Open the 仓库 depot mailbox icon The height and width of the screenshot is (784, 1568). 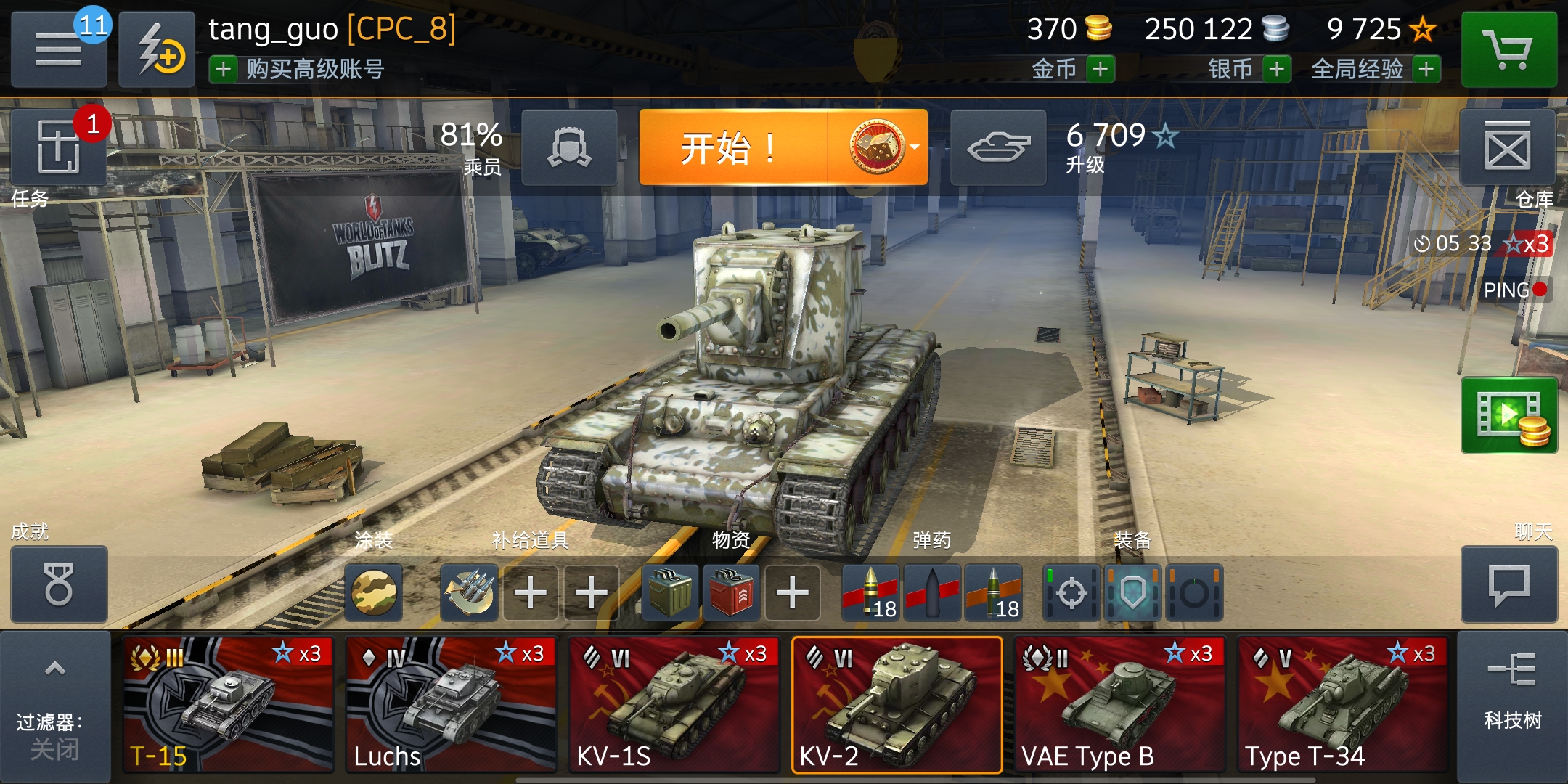[1508, 147]
